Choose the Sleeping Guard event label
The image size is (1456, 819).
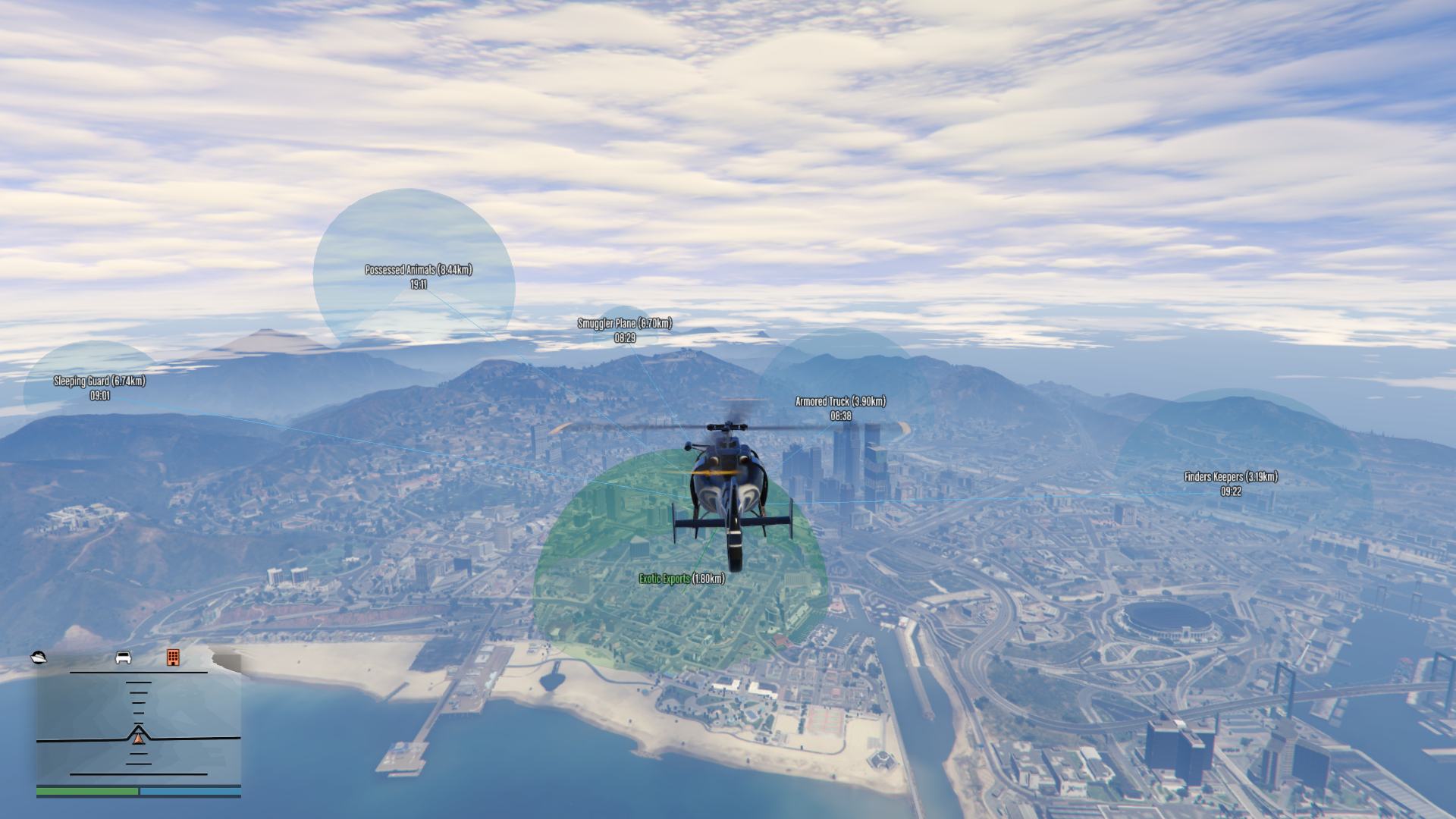click(99, 381)
